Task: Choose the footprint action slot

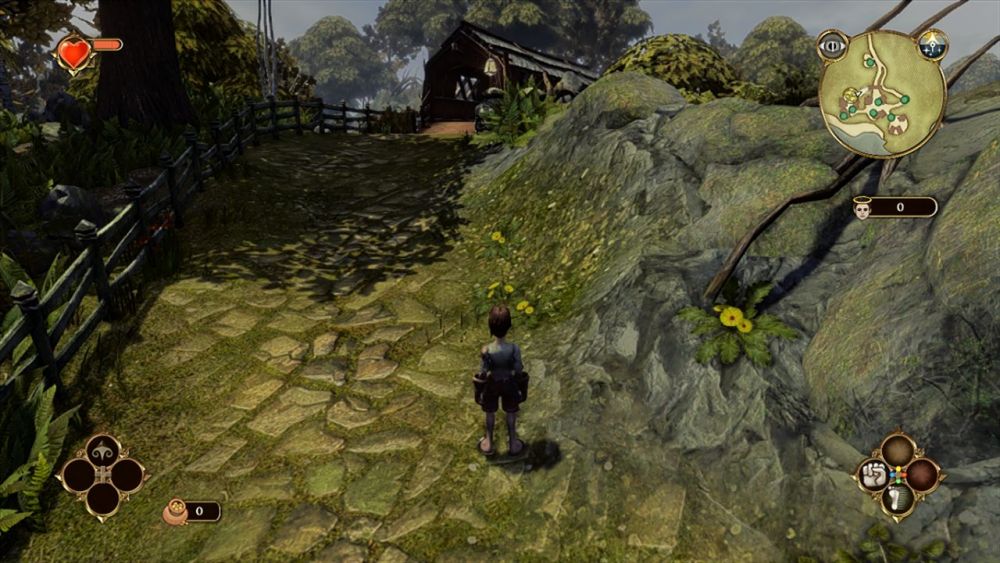Action: 897,499
